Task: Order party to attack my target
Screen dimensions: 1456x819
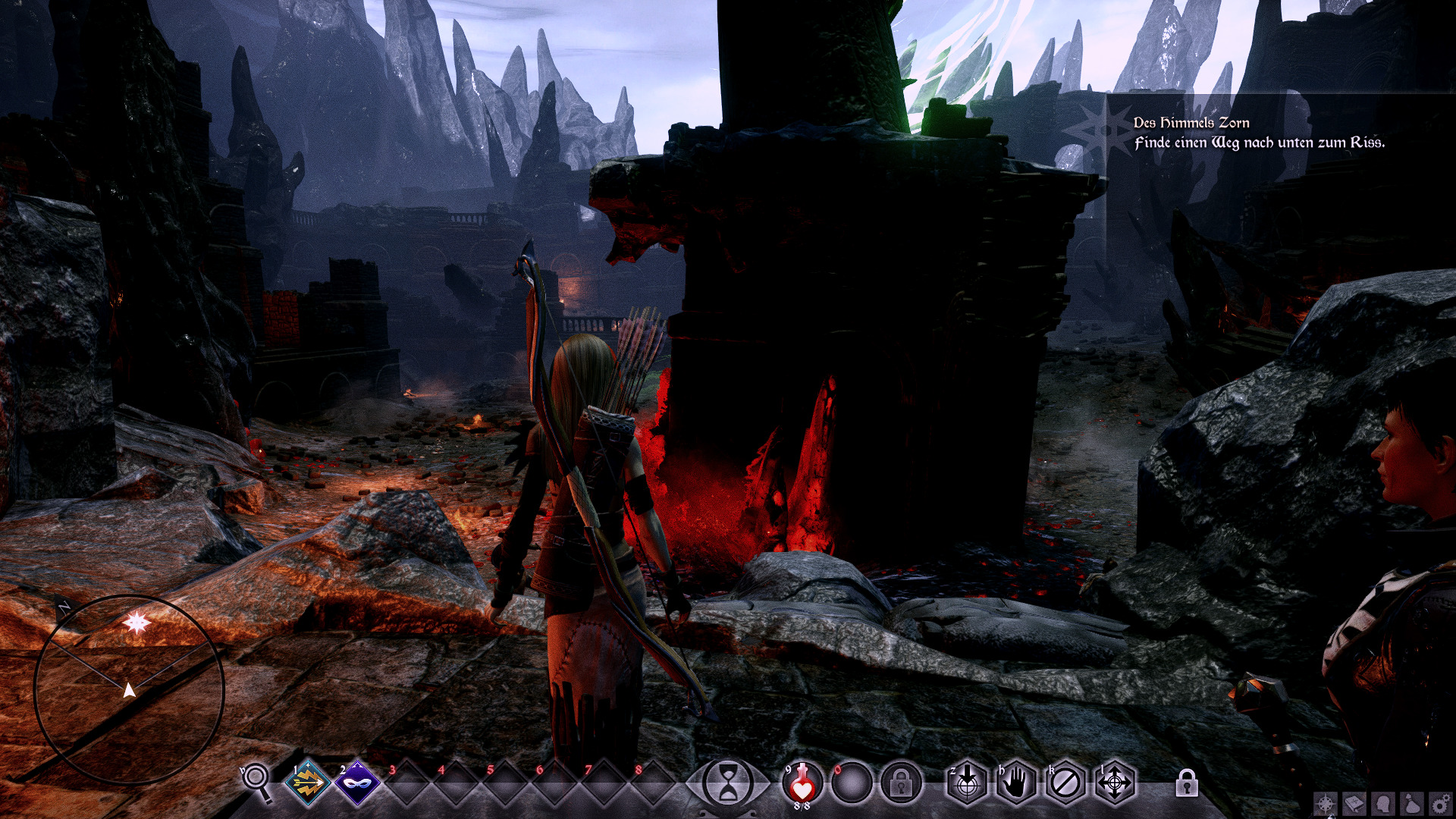Action: pos(967,783)
